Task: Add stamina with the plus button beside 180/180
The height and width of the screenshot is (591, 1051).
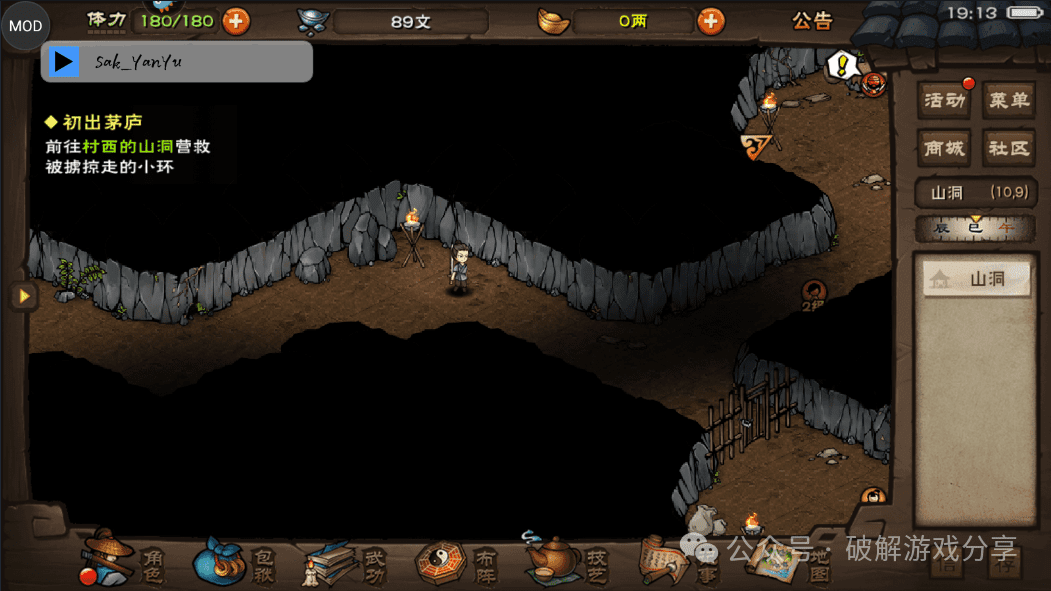Action: (236, 20)
